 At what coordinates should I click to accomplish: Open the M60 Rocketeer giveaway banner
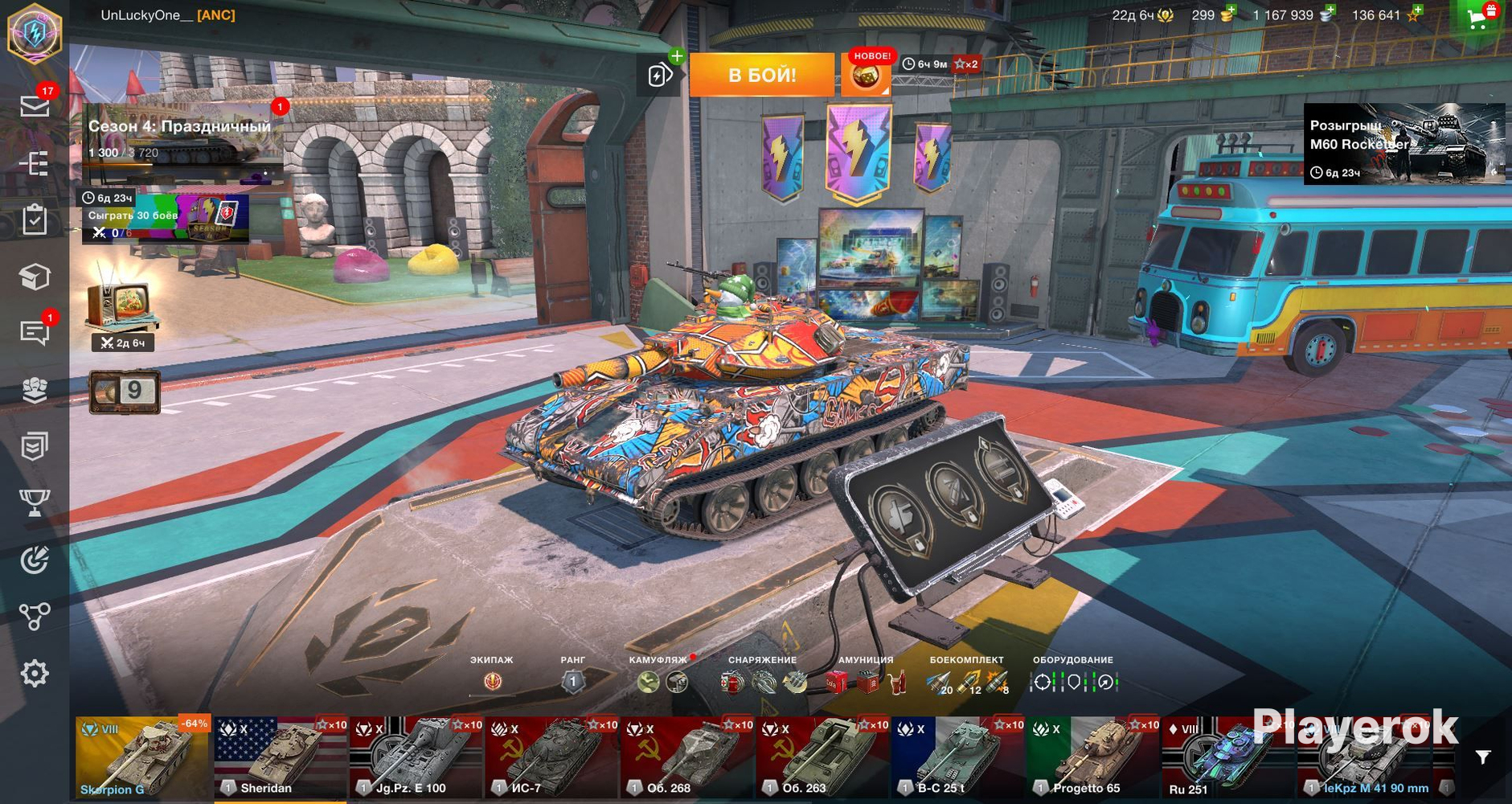(1403, 144)
